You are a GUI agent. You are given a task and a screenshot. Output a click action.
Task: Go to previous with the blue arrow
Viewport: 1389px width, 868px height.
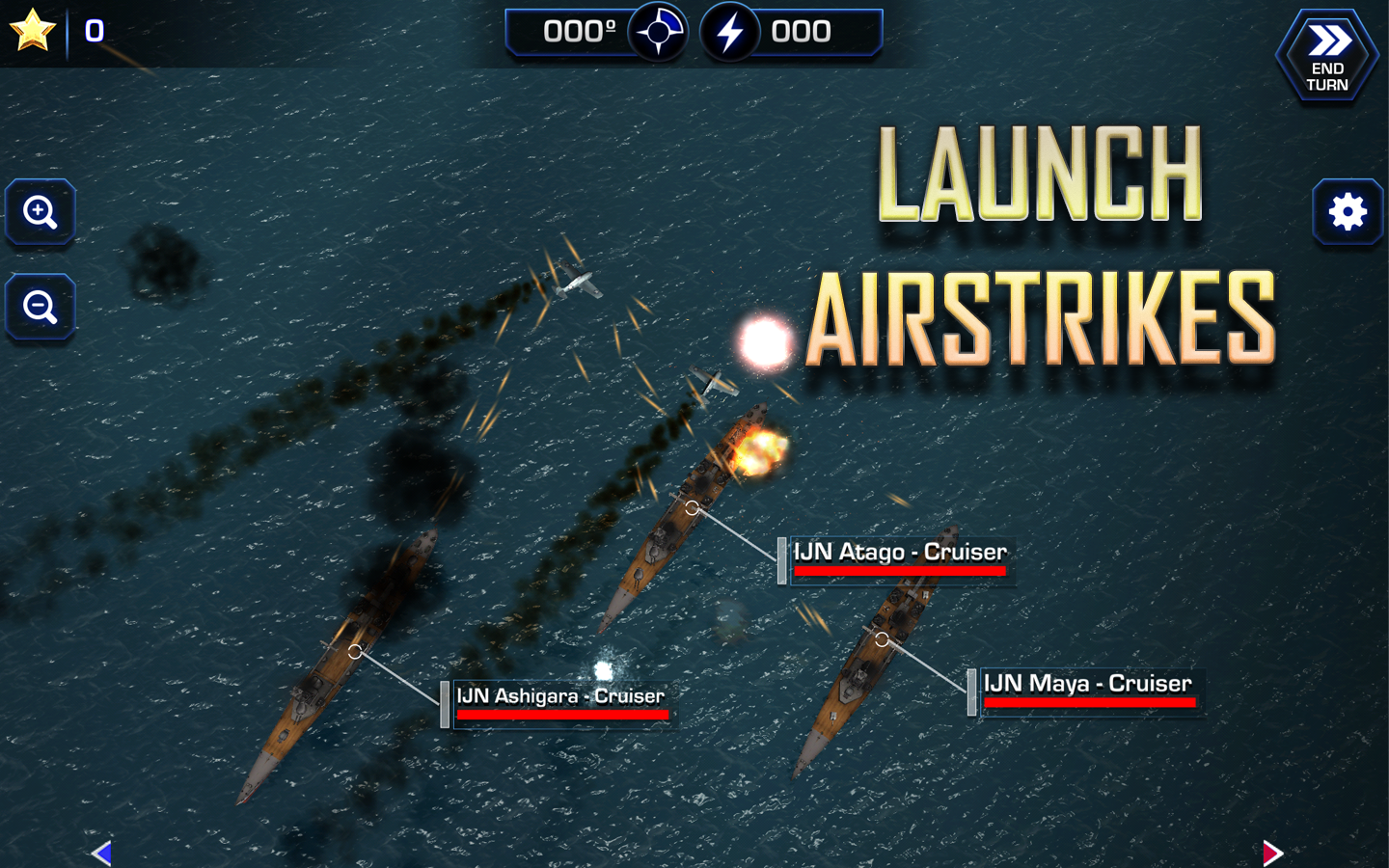point(102,853)
